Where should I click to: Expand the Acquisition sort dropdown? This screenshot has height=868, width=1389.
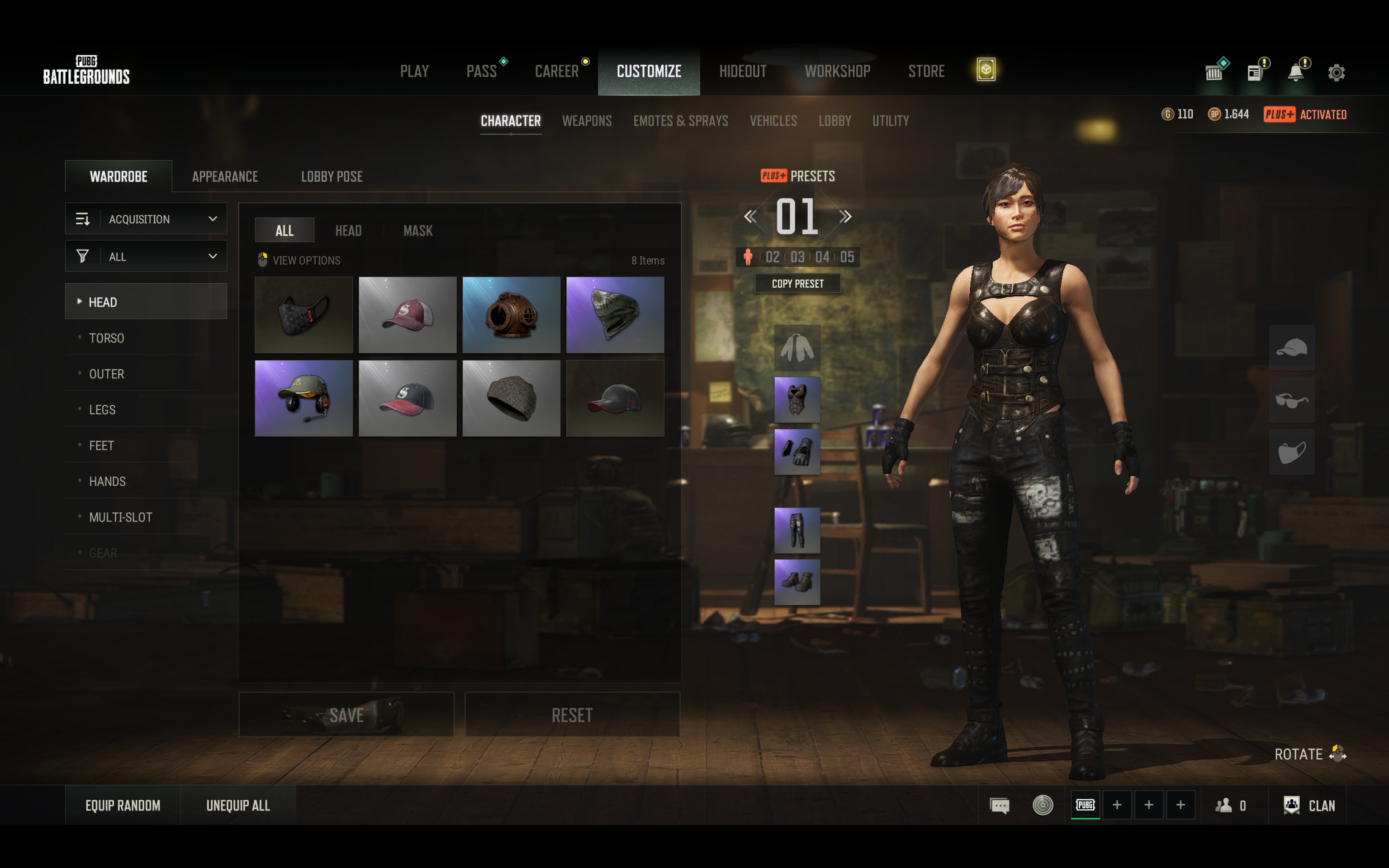[147, 219]
